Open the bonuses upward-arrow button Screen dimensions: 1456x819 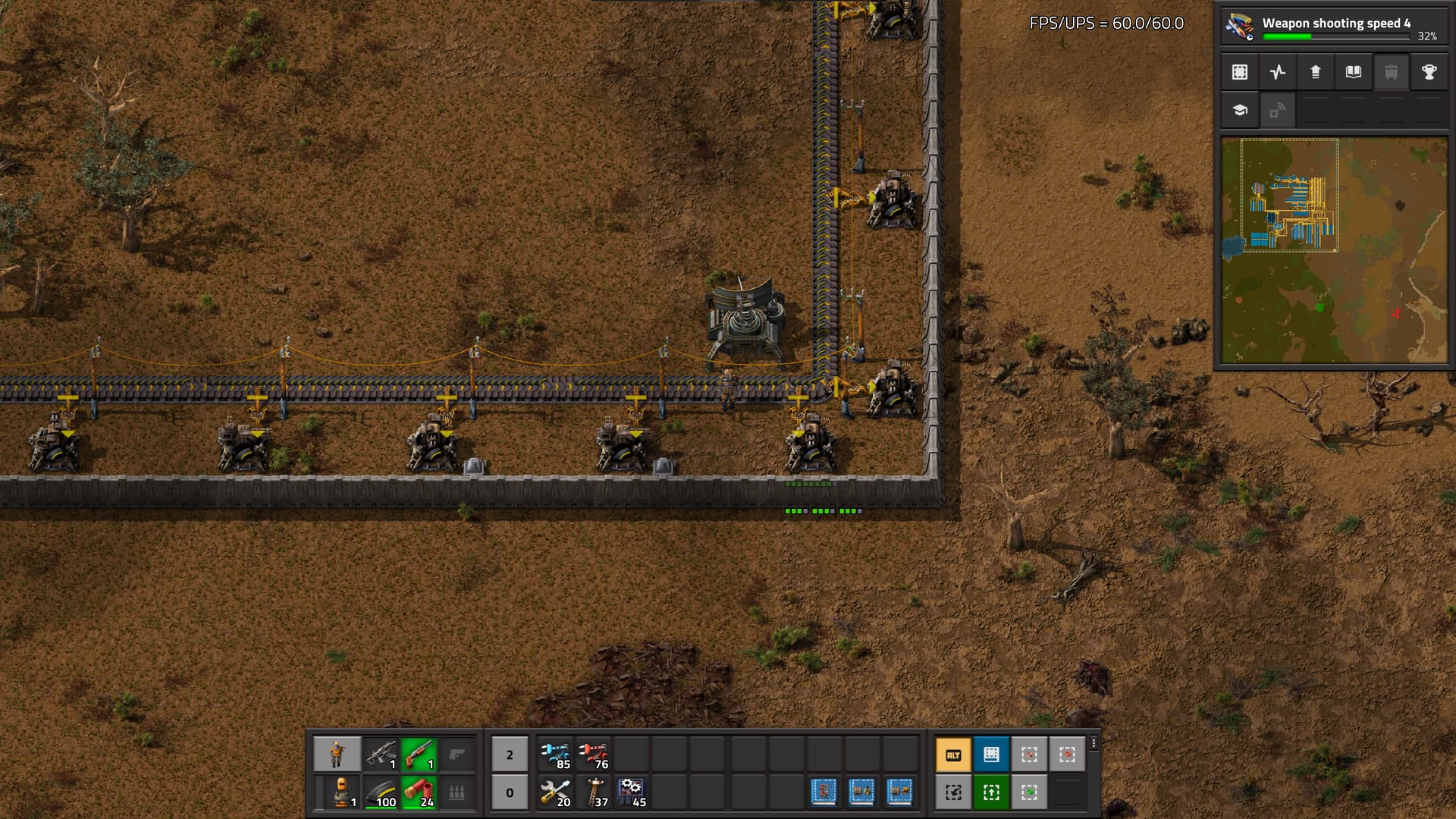[x=1316, y=72]
